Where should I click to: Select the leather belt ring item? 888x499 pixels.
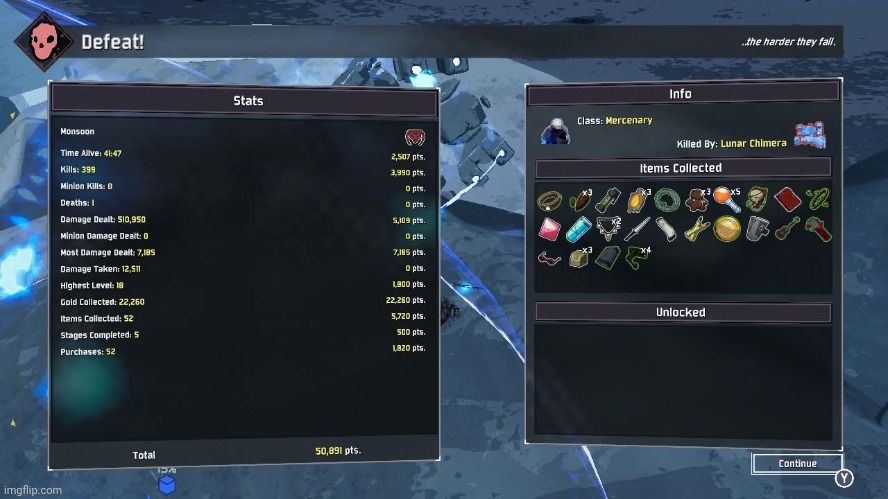click(549, 199)
